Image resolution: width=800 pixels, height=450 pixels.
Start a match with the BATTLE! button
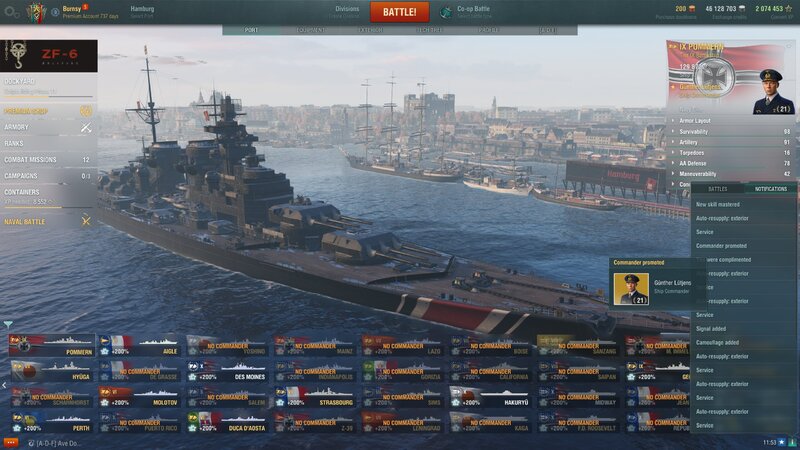point(400,12)
